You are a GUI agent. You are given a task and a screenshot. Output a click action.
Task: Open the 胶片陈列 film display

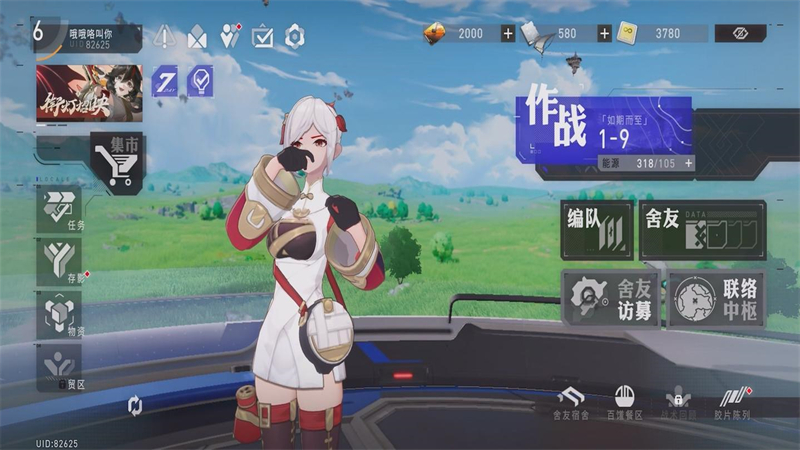[732, 402]
